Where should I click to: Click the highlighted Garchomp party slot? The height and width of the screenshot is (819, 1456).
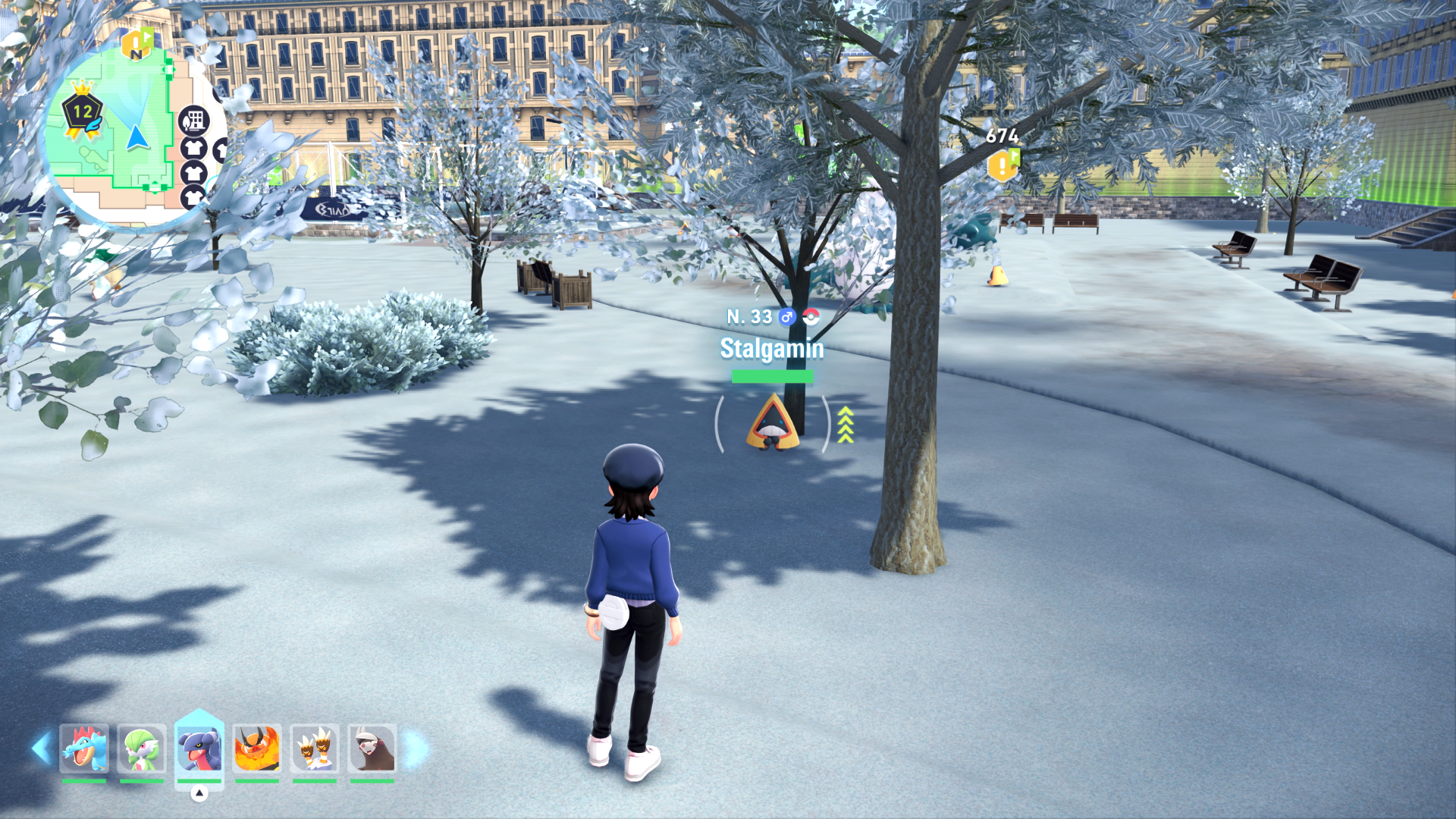pos(199,749)
